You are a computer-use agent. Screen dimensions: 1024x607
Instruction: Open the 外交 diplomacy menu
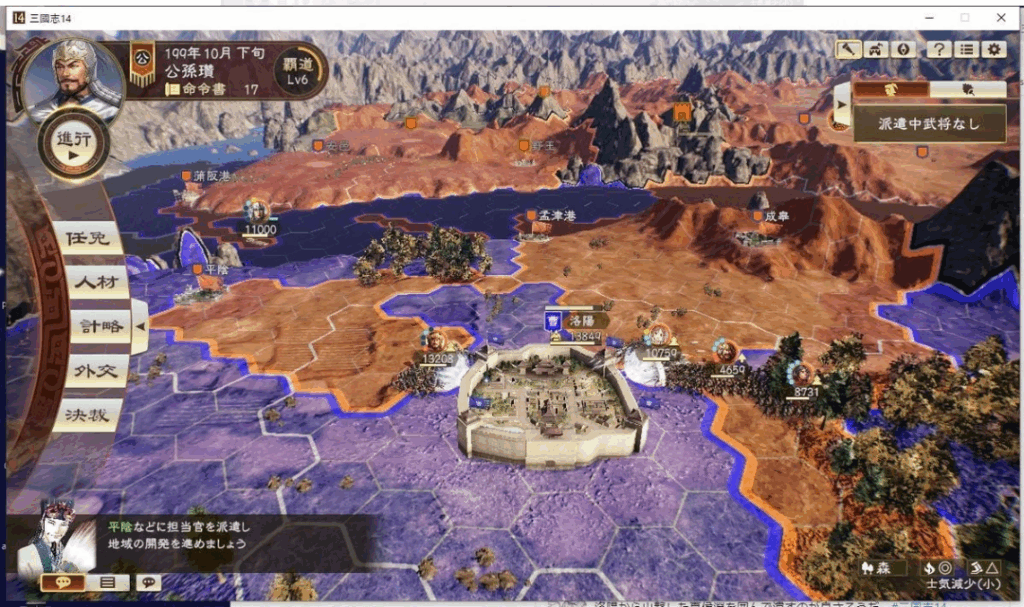[x=96, y=369]
